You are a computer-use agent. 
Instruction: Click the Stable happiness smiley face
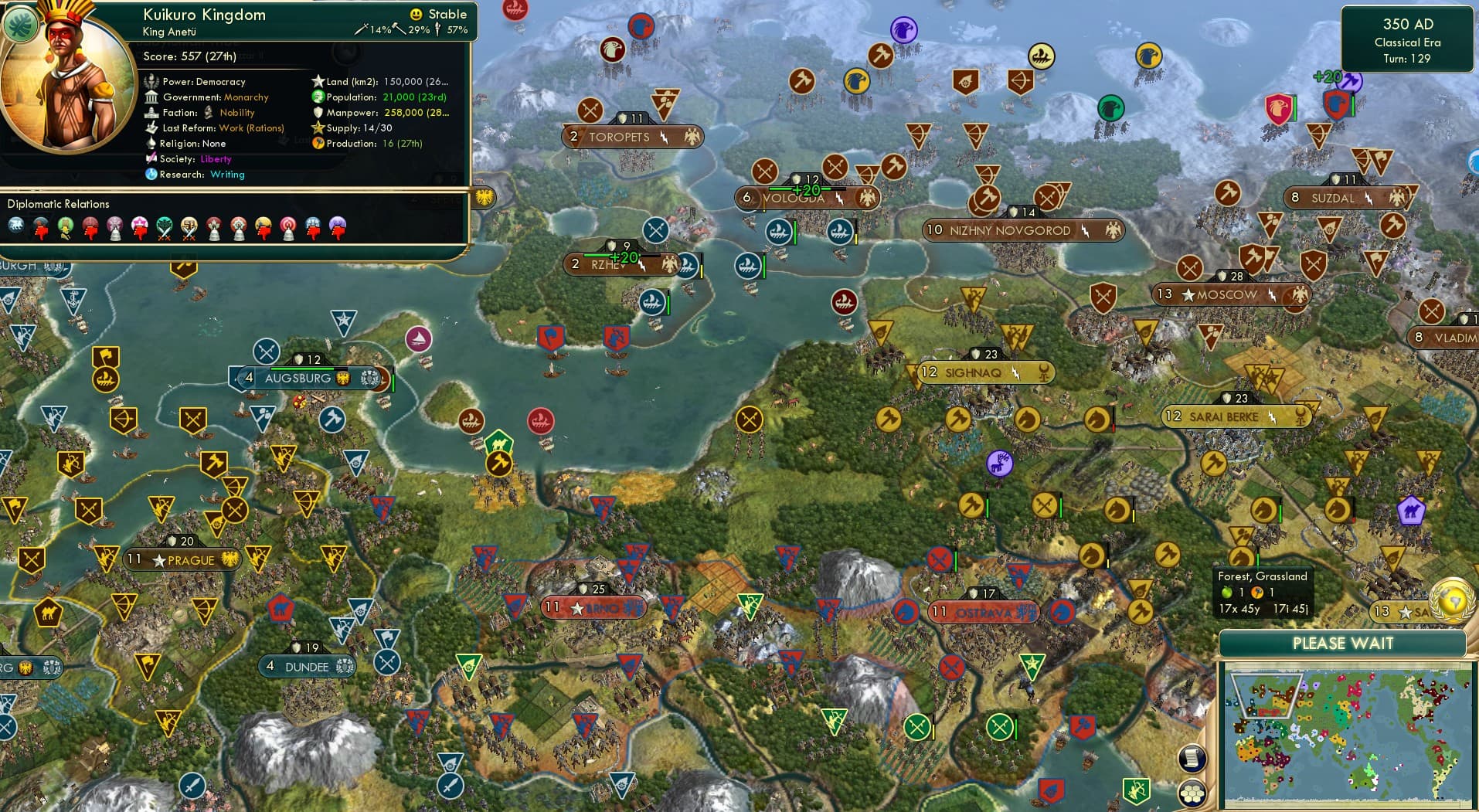(416, 15)
